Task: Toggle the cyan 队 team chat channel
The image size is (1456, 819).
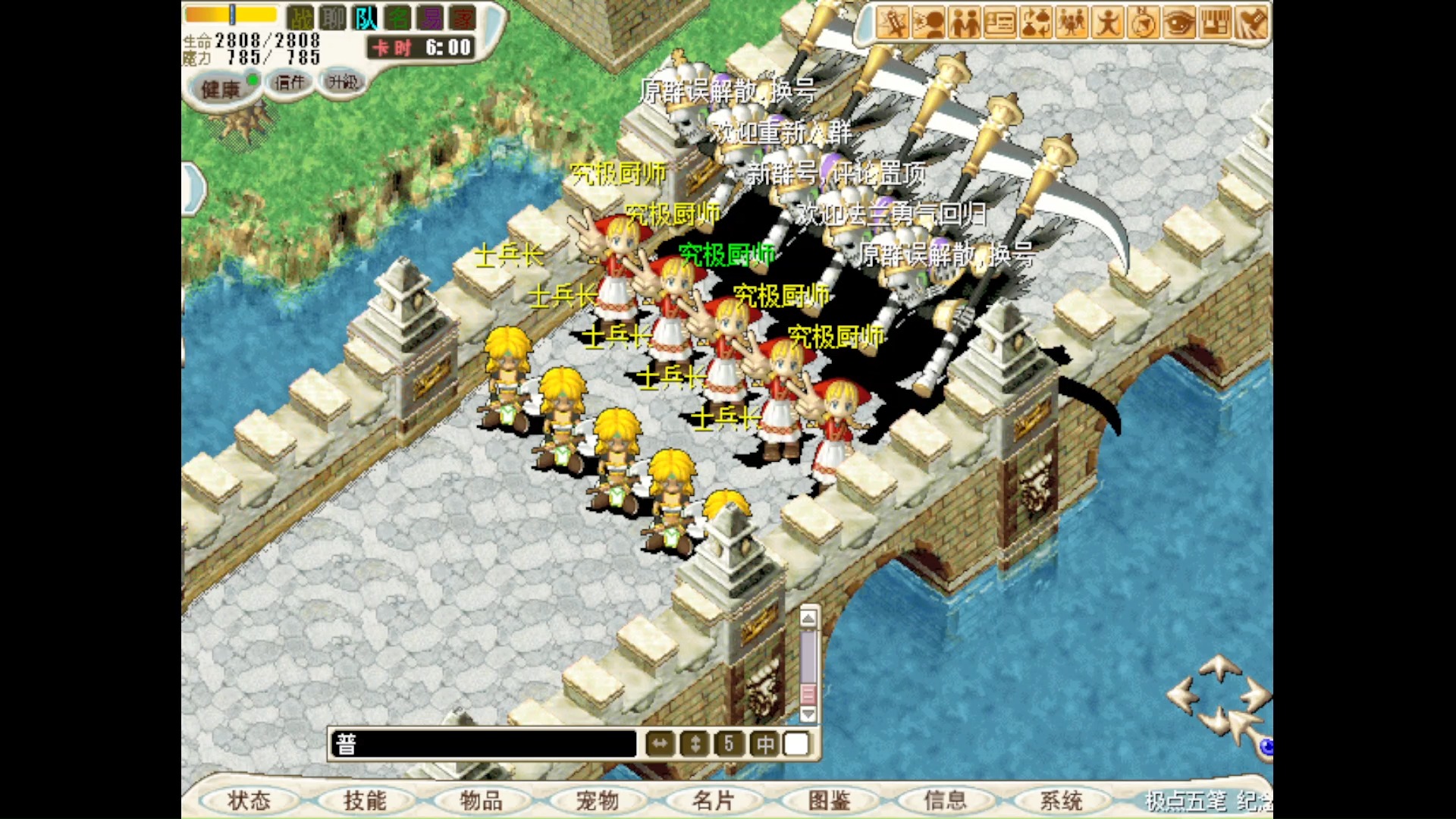Action: click(x=367, y=16)
